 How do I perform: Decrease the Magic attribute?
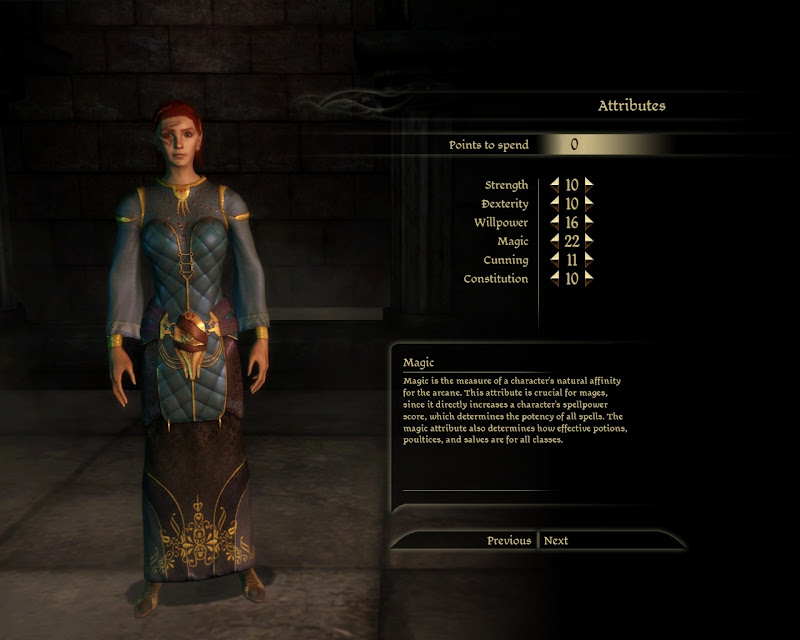click(555, 241)
